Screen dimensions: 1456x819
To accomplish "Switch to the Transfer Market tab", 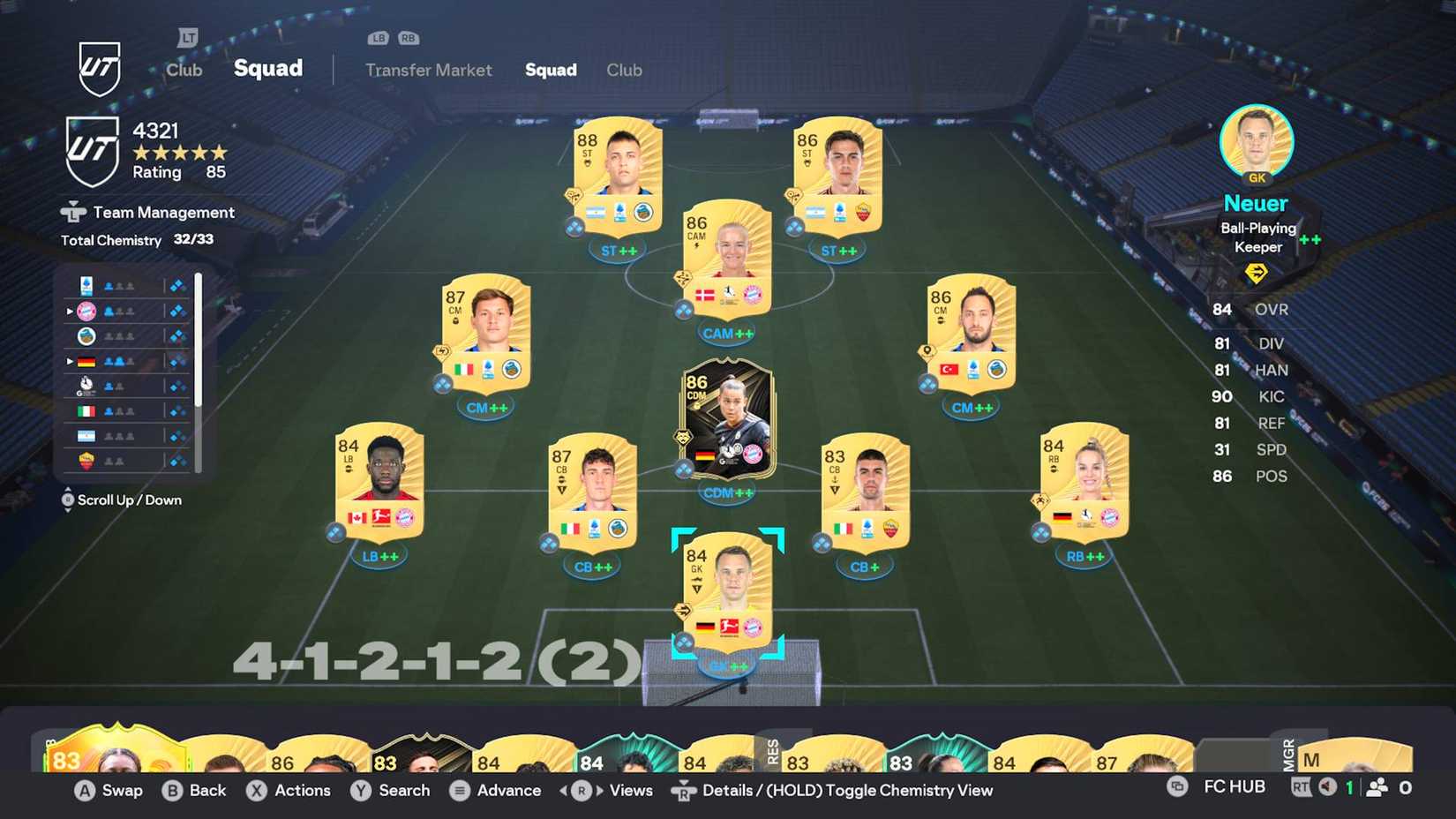I will [428, 70].
